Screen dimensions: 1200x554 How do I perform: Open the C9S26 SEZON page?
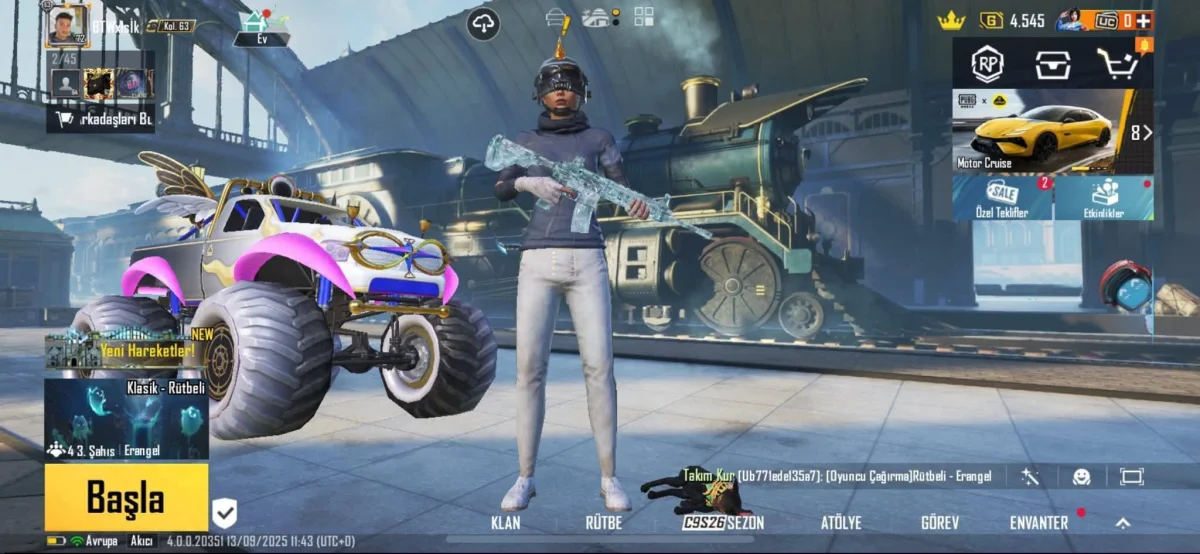pos(723,523)
